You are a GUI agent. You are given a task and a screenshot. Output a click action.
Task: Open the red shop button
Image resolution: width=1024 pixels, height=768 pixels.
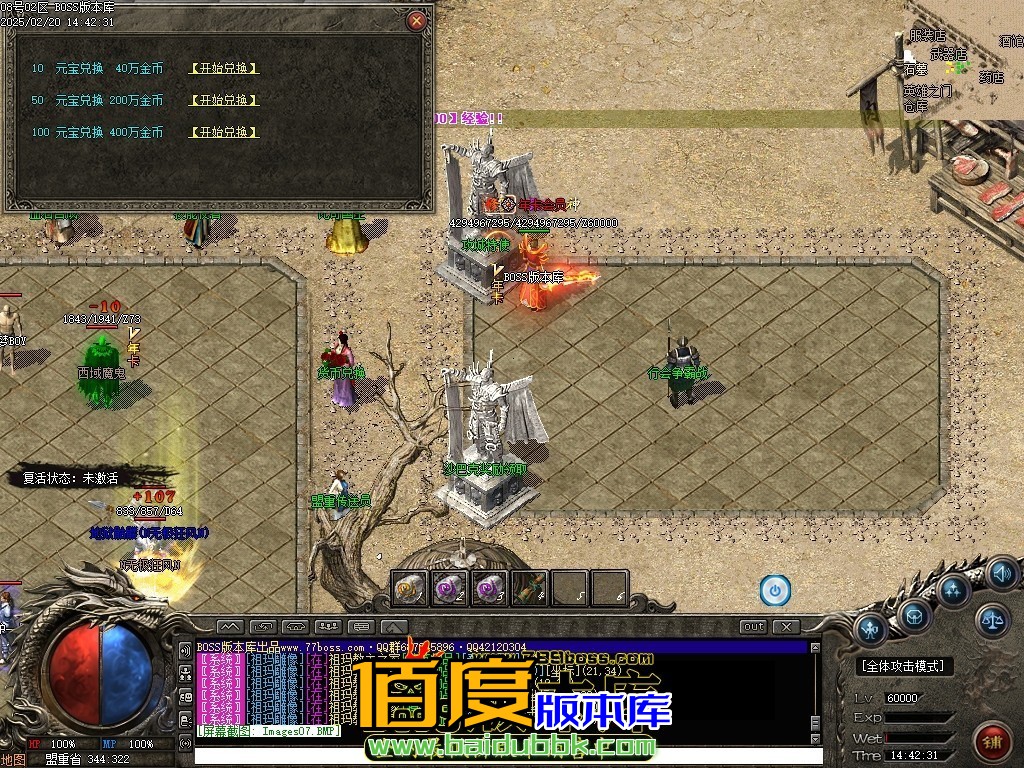[x=992, y=742]
